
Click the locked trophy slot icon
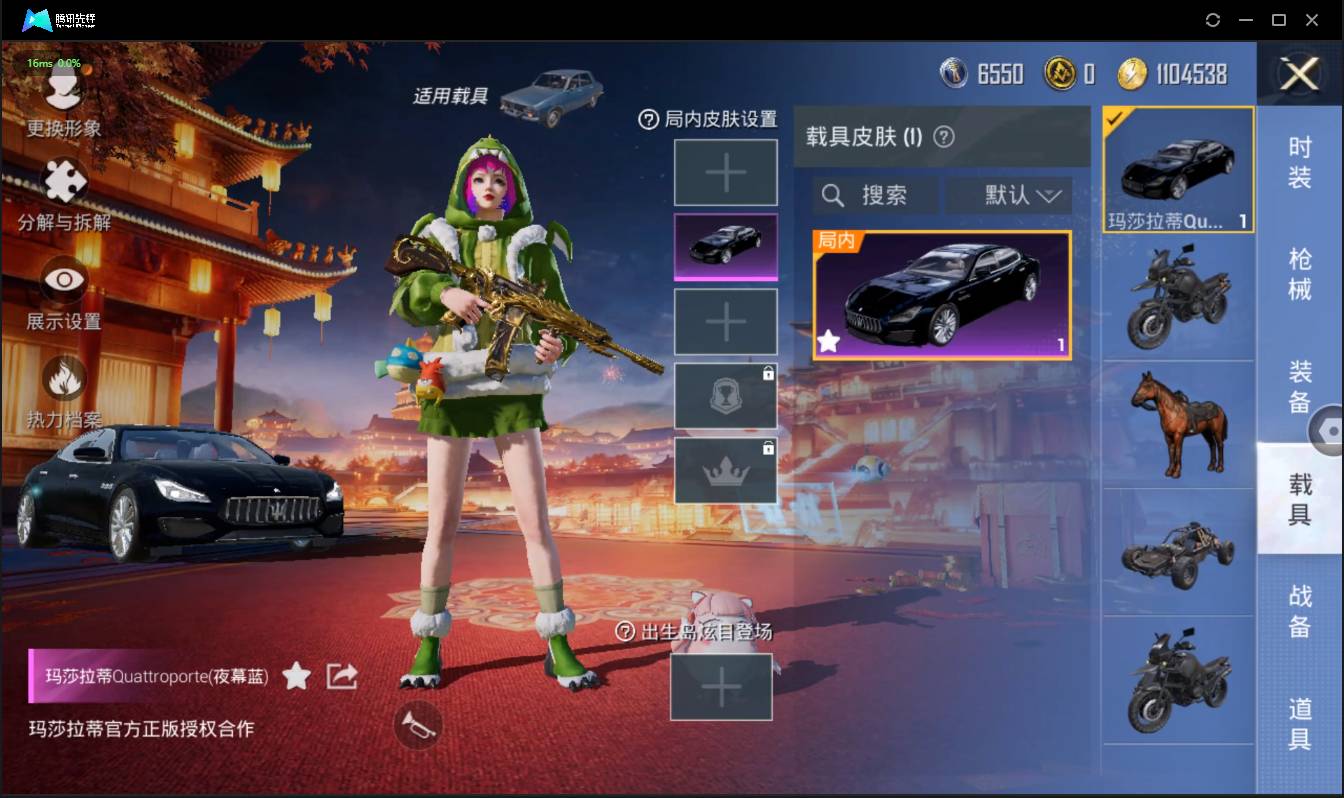click(x=726, y=395)
